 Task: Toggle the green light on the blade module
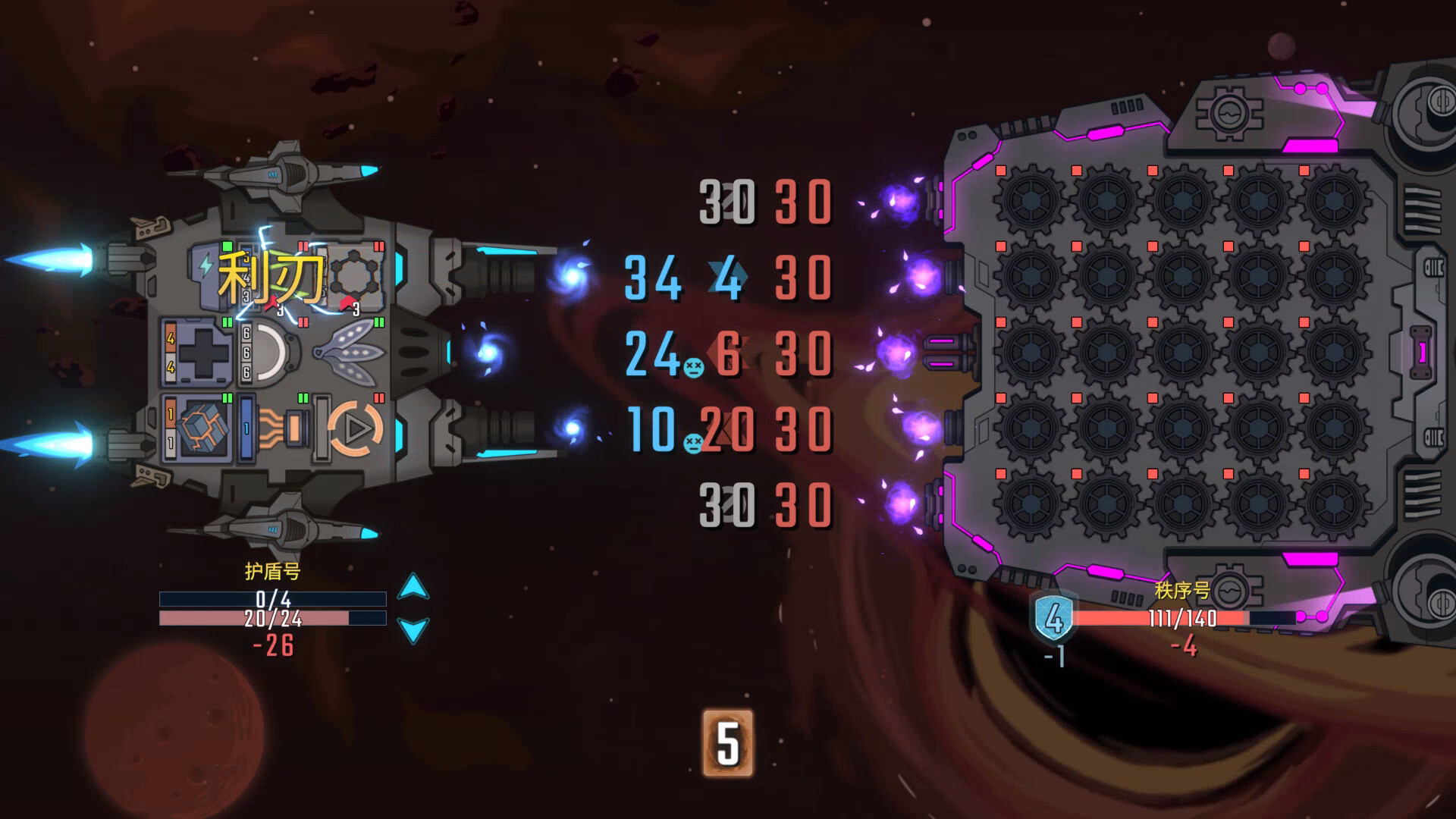[378, 322]
